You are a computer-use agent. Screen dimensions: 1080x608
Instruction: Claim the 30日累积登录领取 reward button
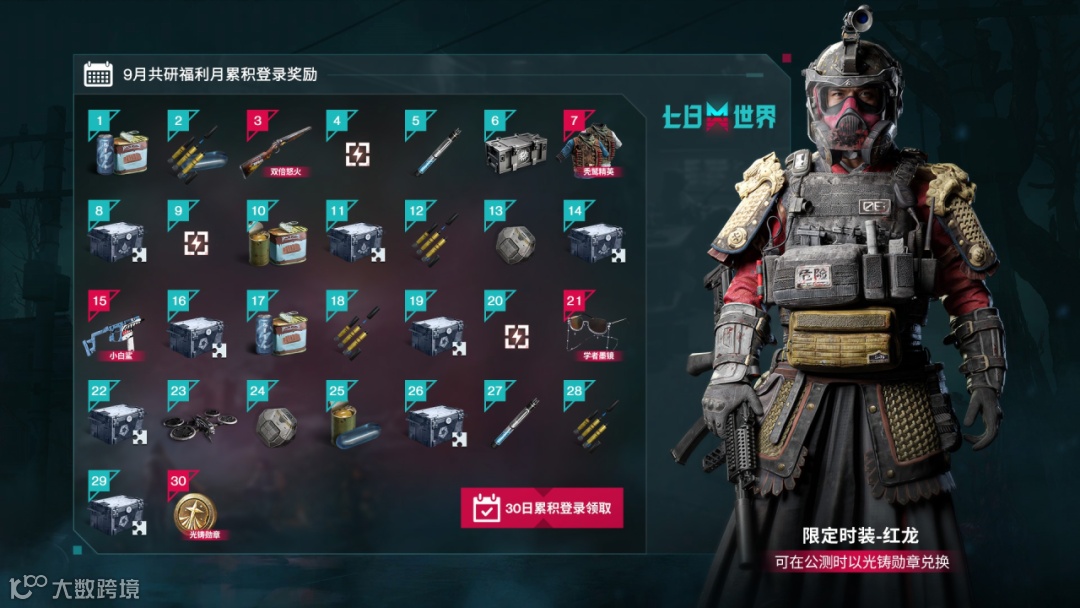(541, 508)
